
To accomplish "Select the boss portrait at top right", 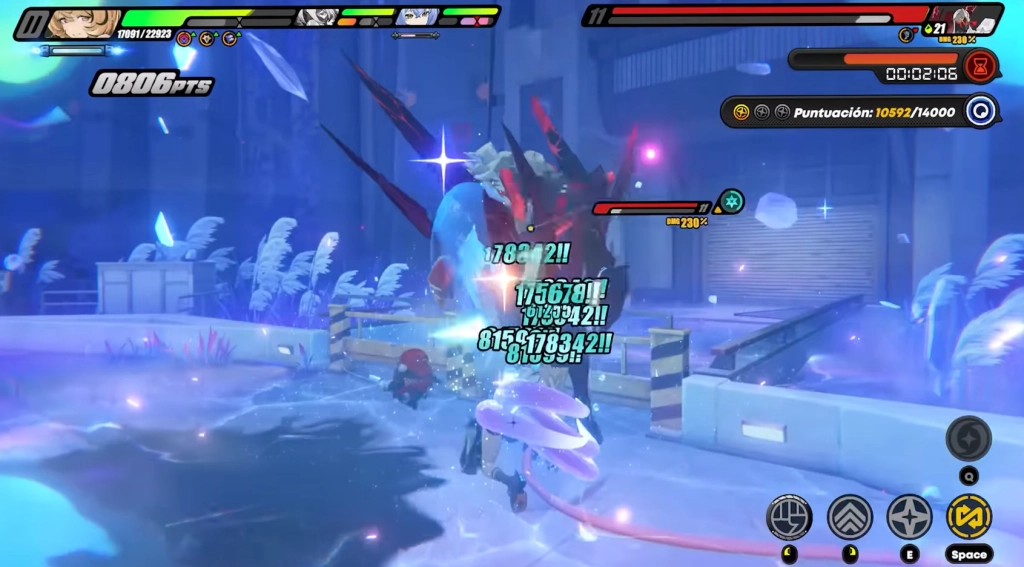I will click(965, 18).
